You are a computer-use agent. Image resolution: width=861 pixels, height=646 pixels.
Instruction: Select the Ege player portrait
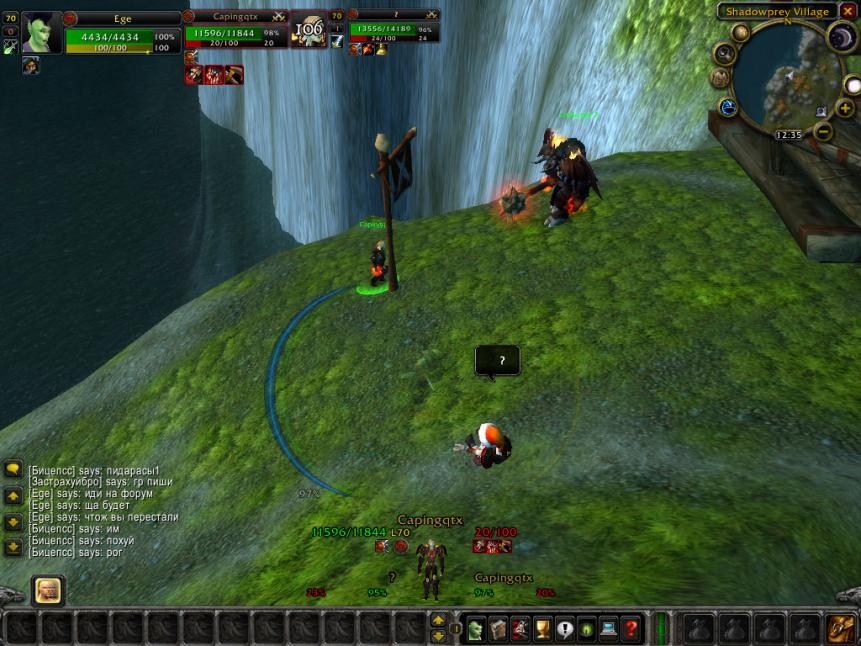42,33
